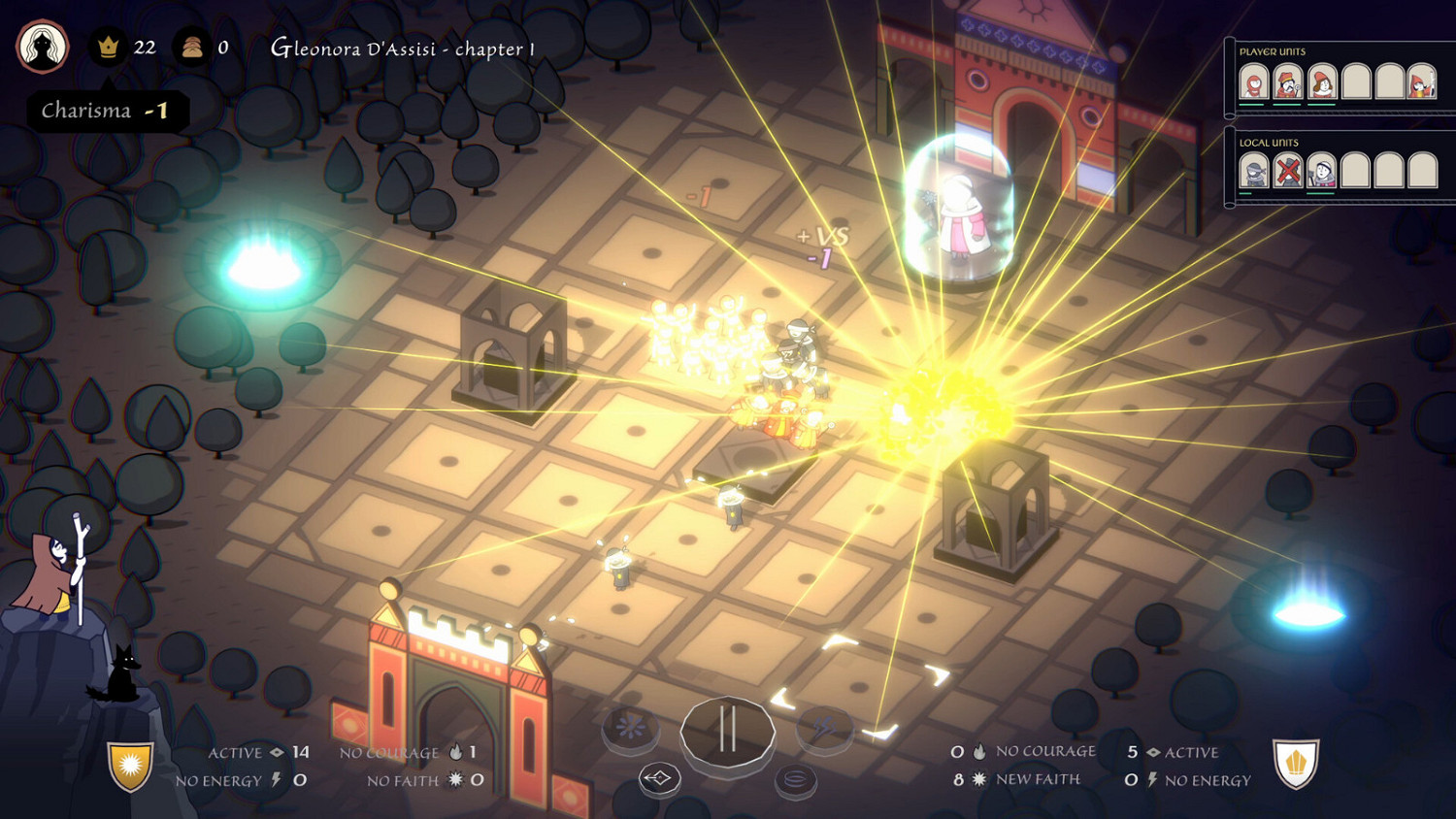Select the sun faith action button
Image resolution: width=1456 pixels, height=819 pixels.
(x=631, y=726)
